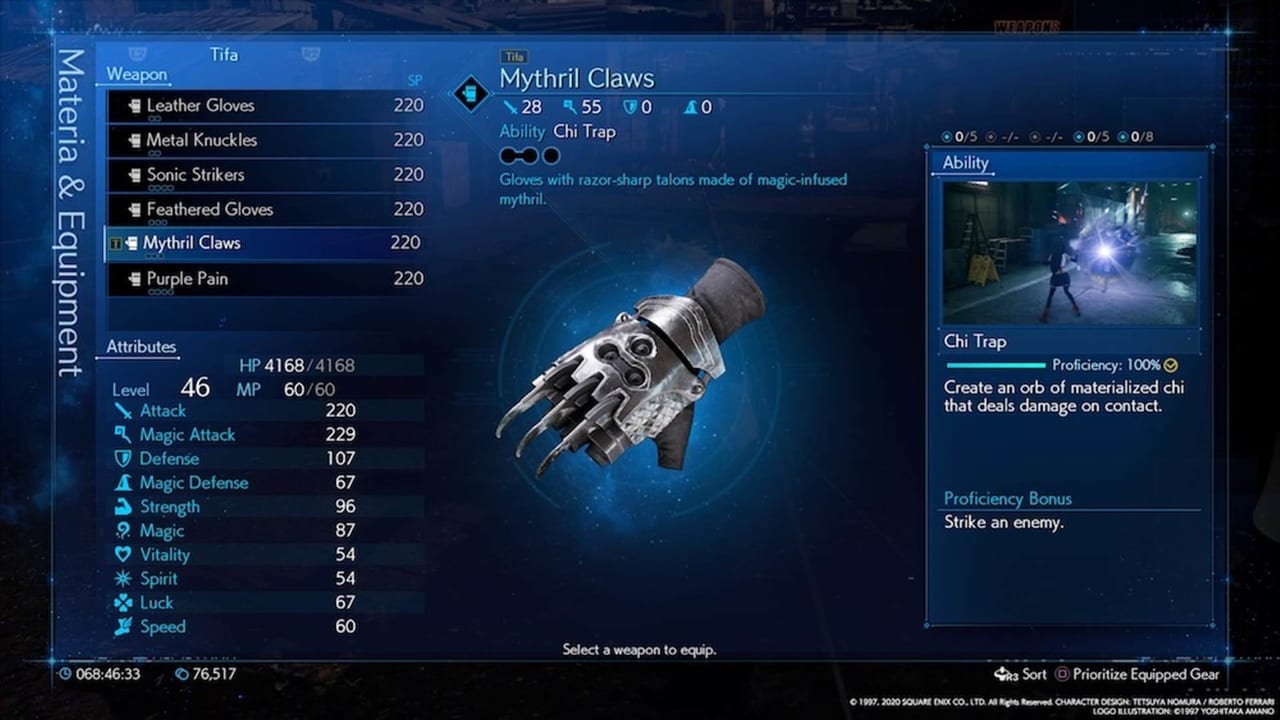Select the Chi Trap ability thumbnail
Image resolution: width=1280 pixels, height=720 pixels.
(1070, 251)
